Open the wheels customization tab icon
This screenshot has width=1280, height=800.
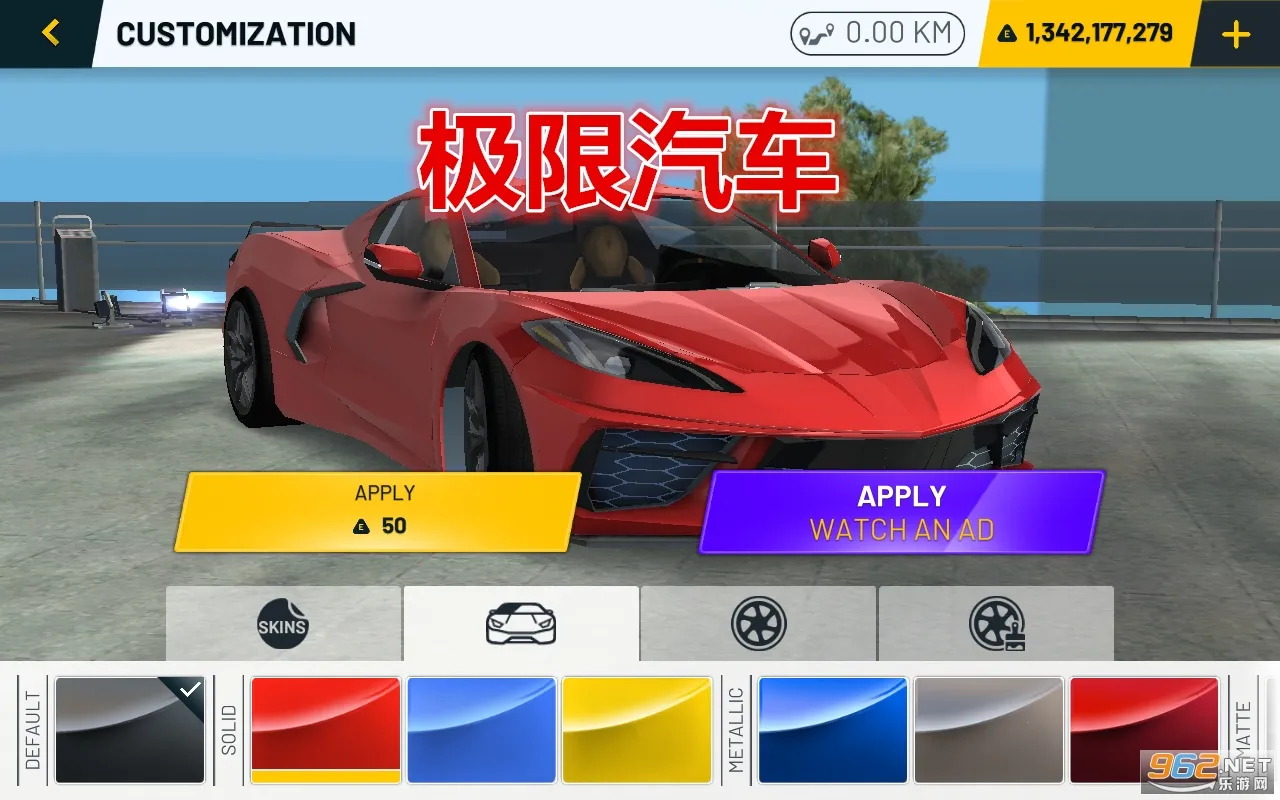pos(760,623)
